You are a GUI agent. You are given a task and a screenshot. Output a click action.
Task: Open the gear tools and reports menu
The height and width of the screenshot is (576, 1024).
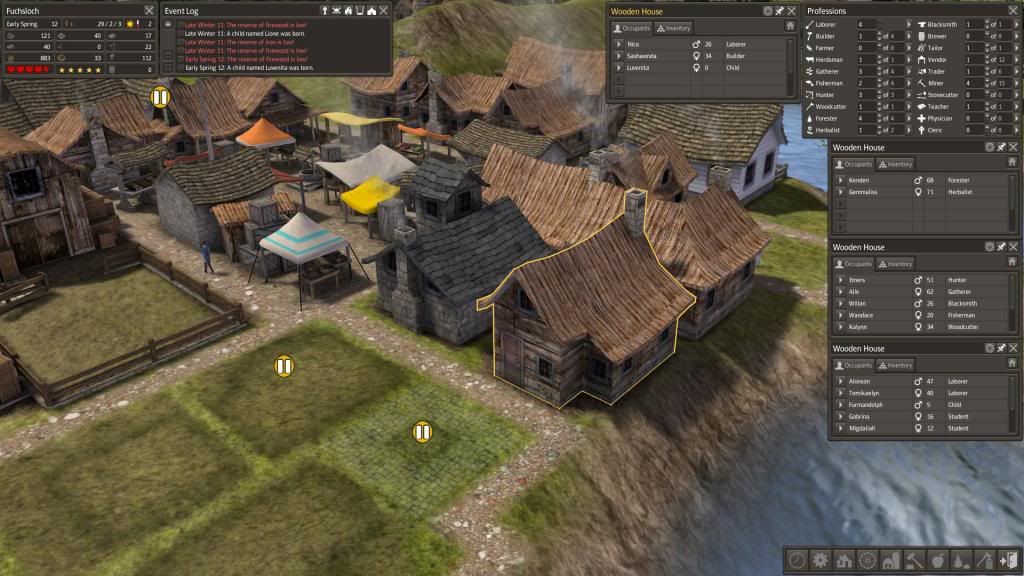[x=820, y=560]
